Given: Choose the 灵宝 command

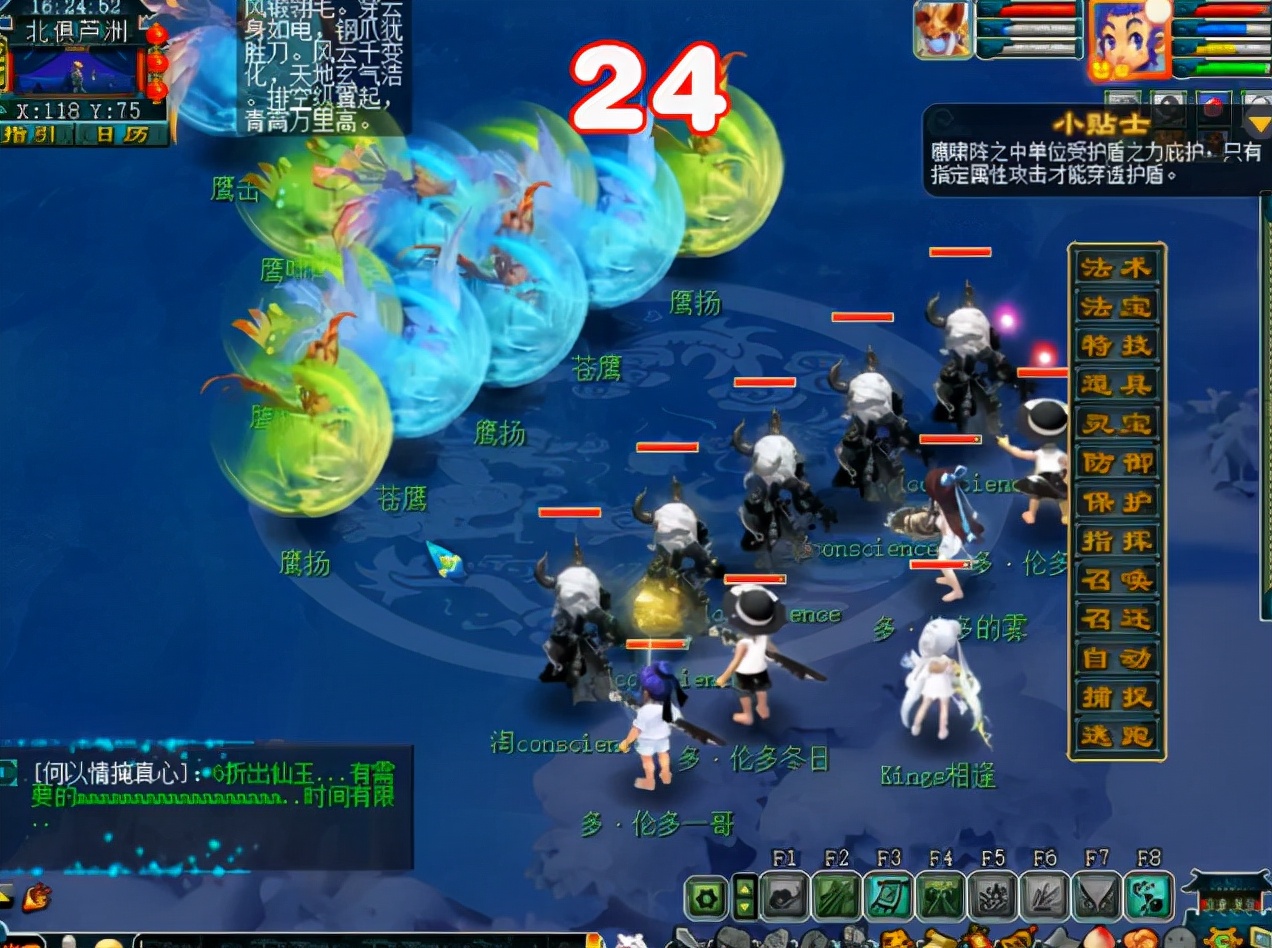Looking at the screenshot, I should point(1116,424).
